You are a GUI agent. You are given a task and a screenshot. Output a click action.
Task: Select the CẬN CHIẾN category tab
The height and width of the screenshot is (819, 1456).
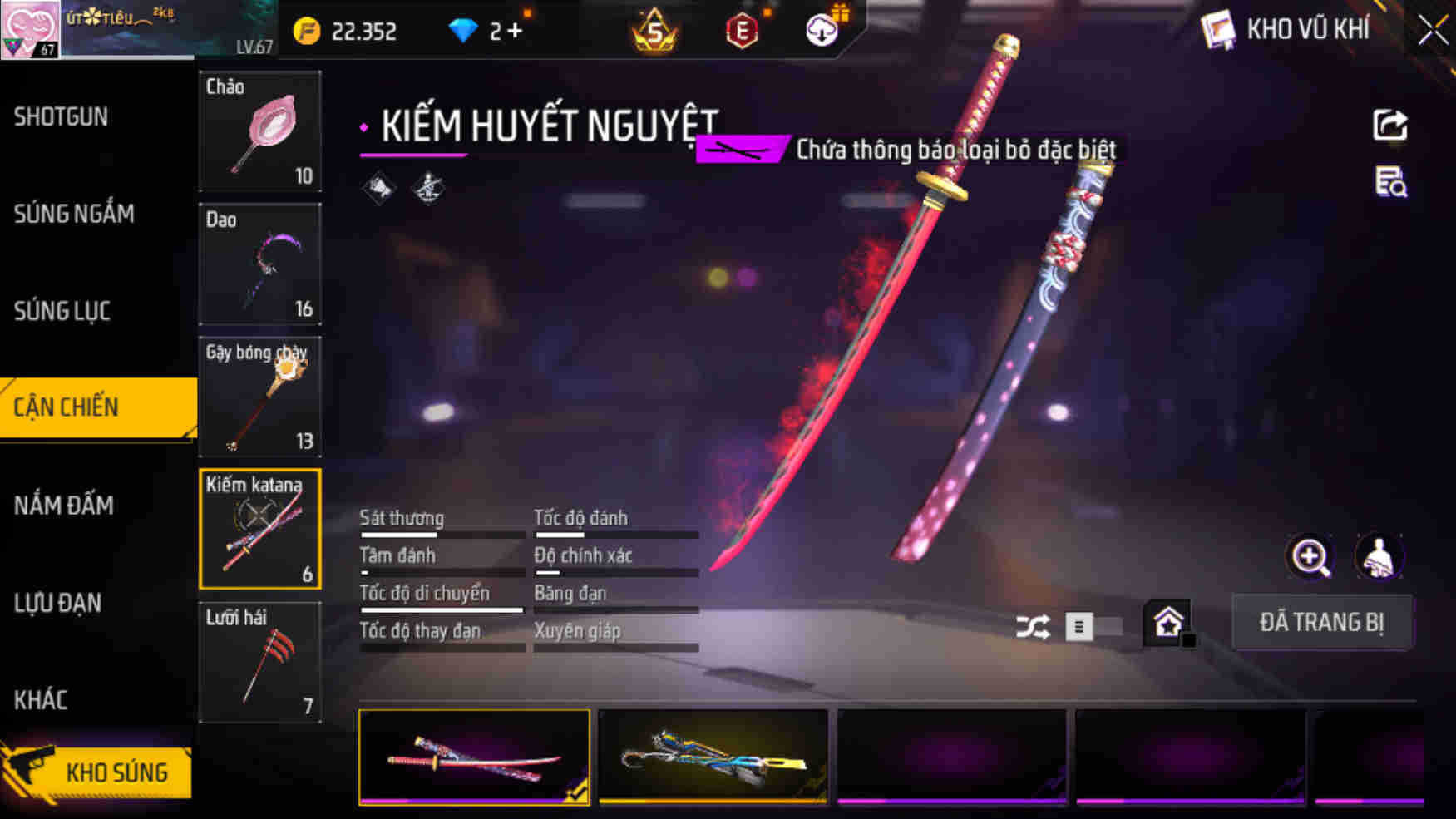[67, 407]
